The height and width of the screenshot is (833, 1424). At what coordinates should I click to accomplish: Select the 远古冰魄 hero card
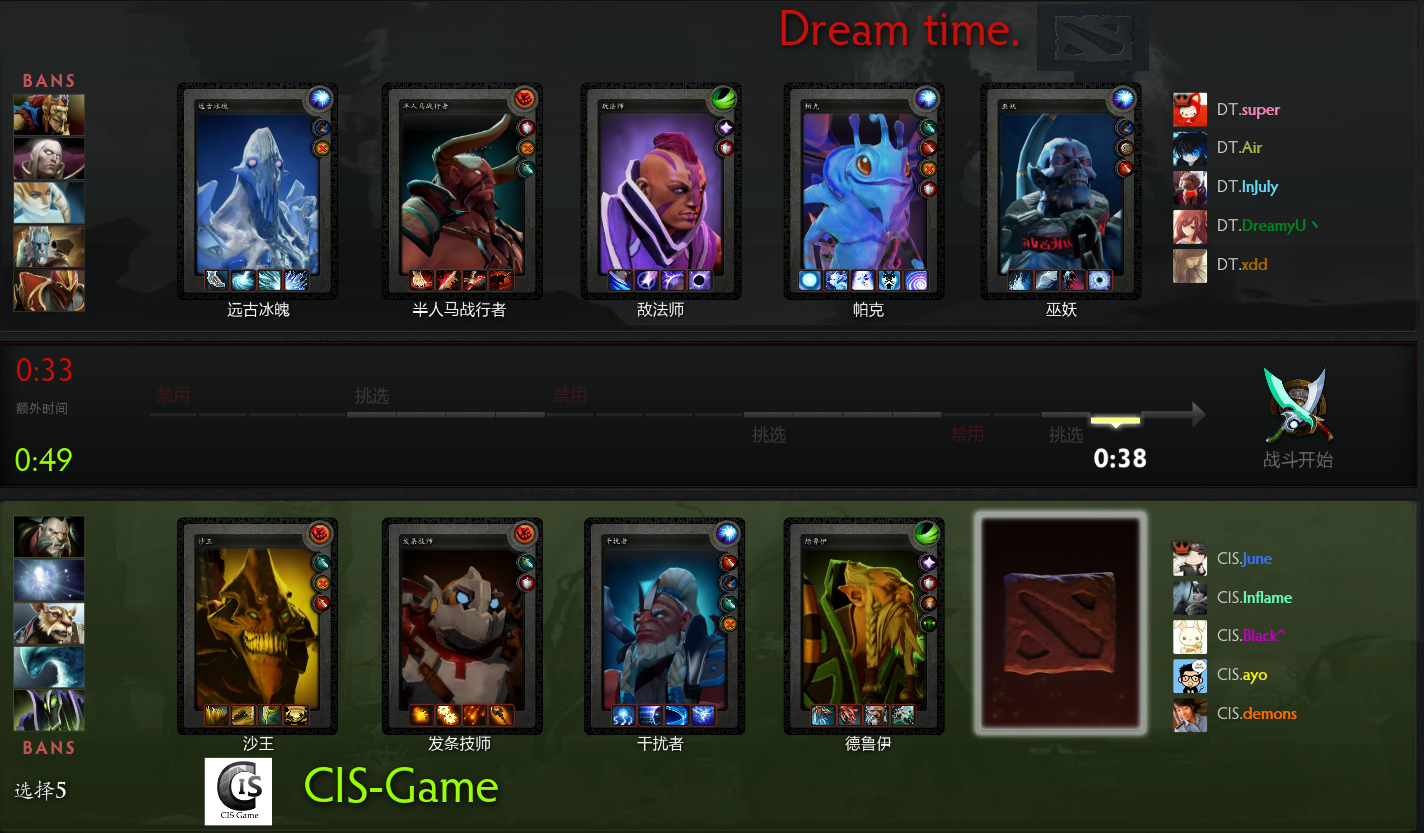click(x=258, y=192)
